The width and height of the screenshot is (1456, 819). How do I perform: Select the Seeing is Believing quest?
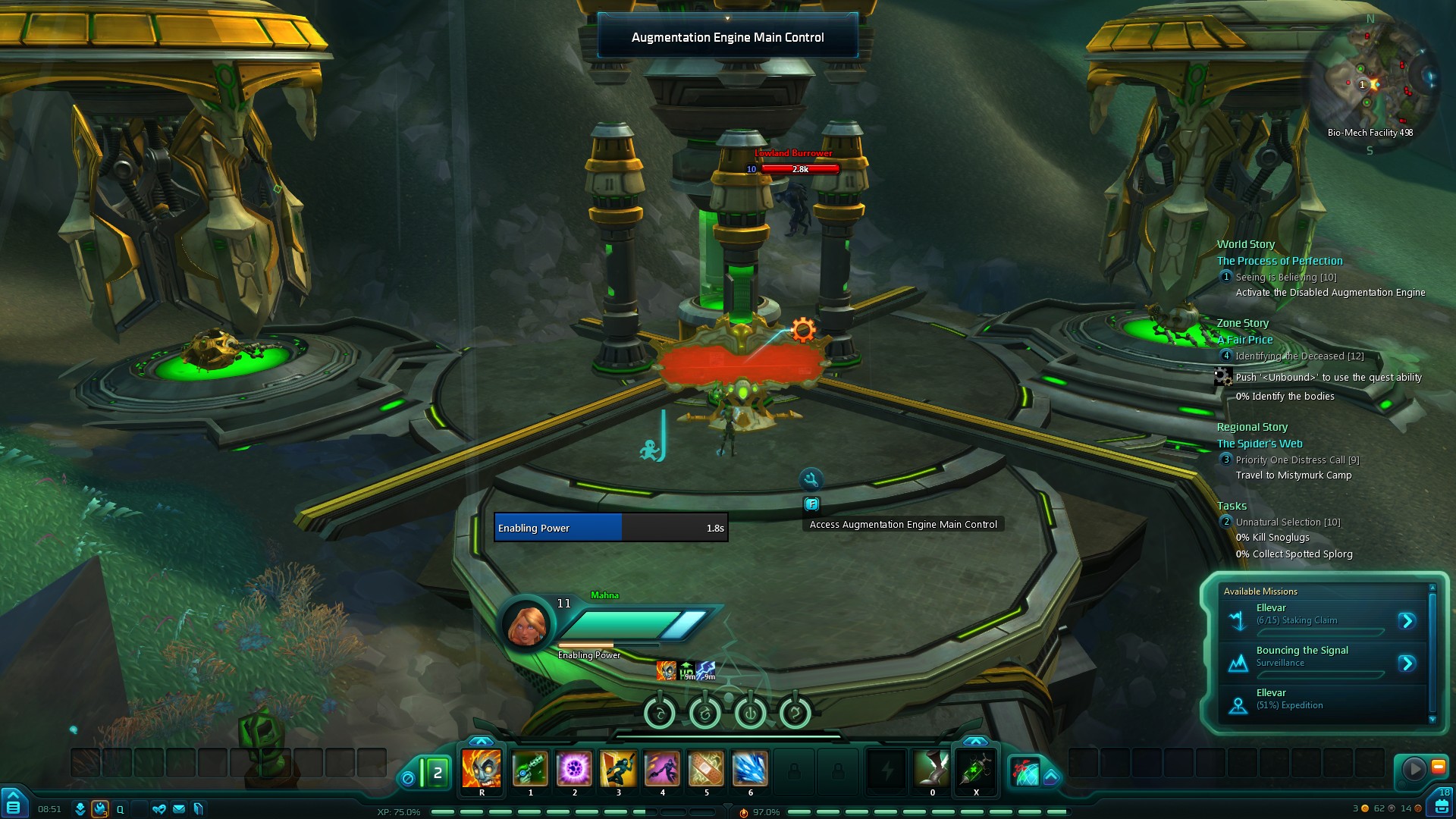(1285, 278)
